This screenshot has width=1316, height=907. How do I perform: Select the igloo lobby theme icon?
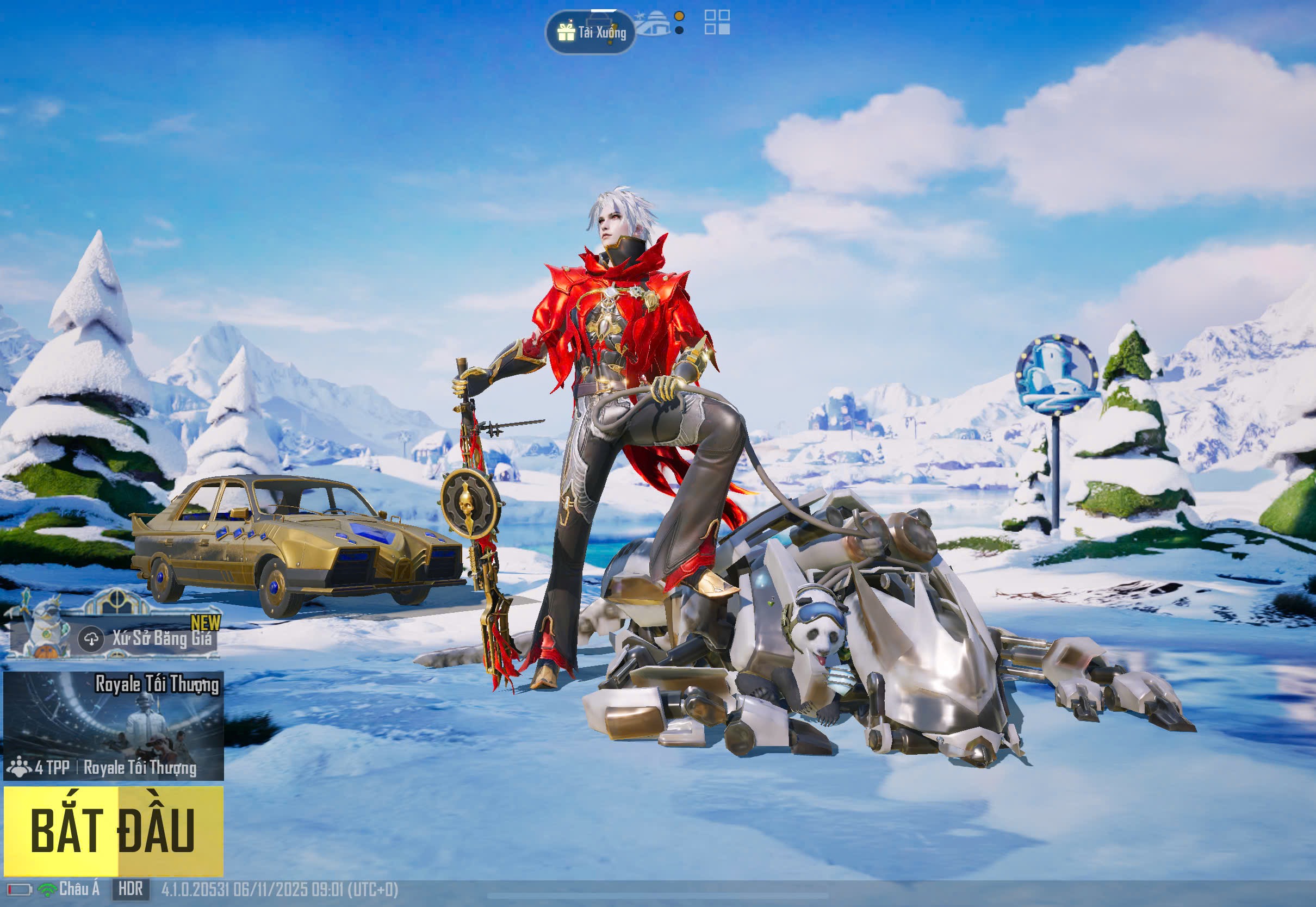coord(654,24)
